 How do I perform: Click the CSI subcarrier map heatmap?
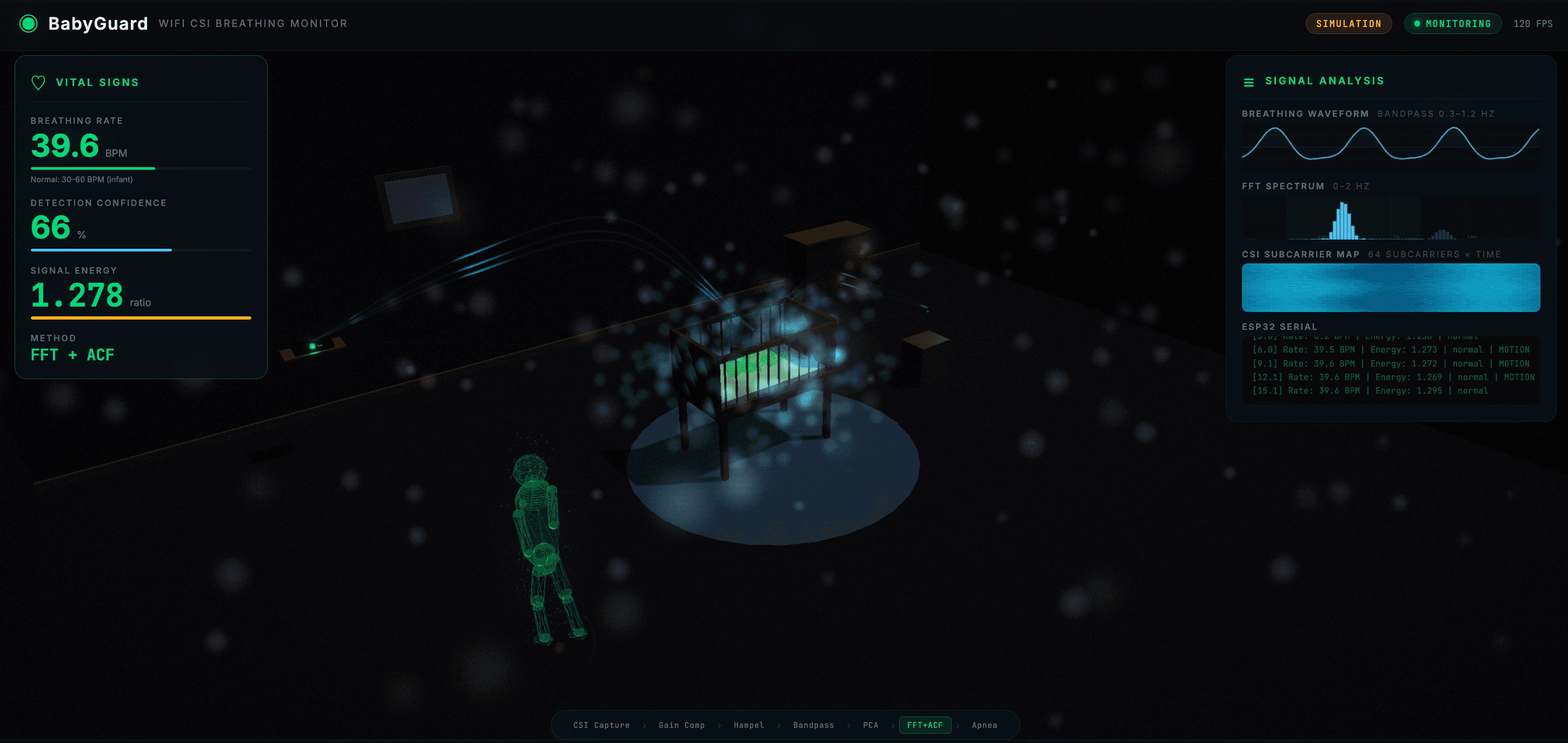(1390, 288)
